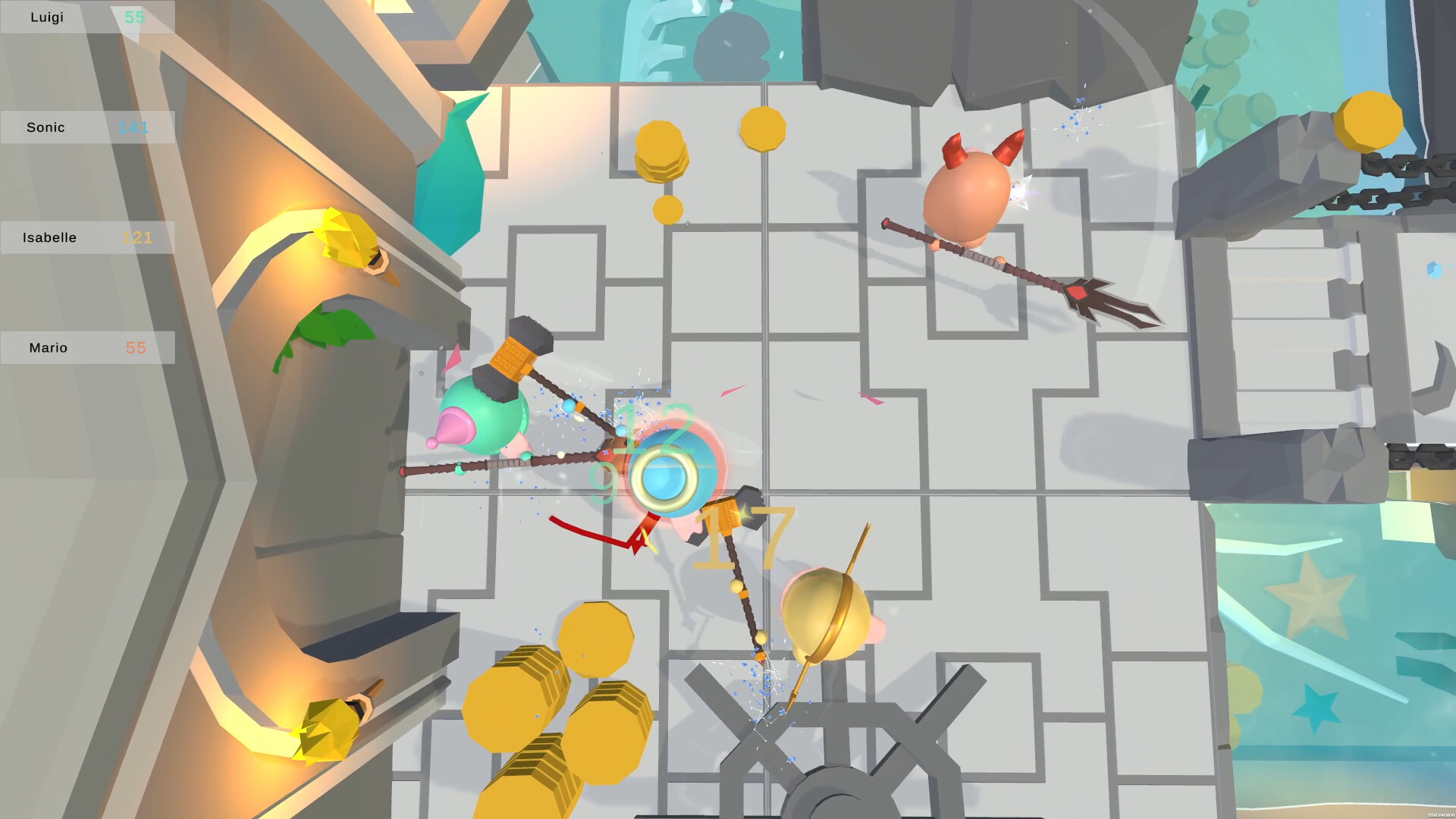The image size is (1456, 819).
Task: Select the blonde character holding the golden frying pan
Action: (827, 614)
